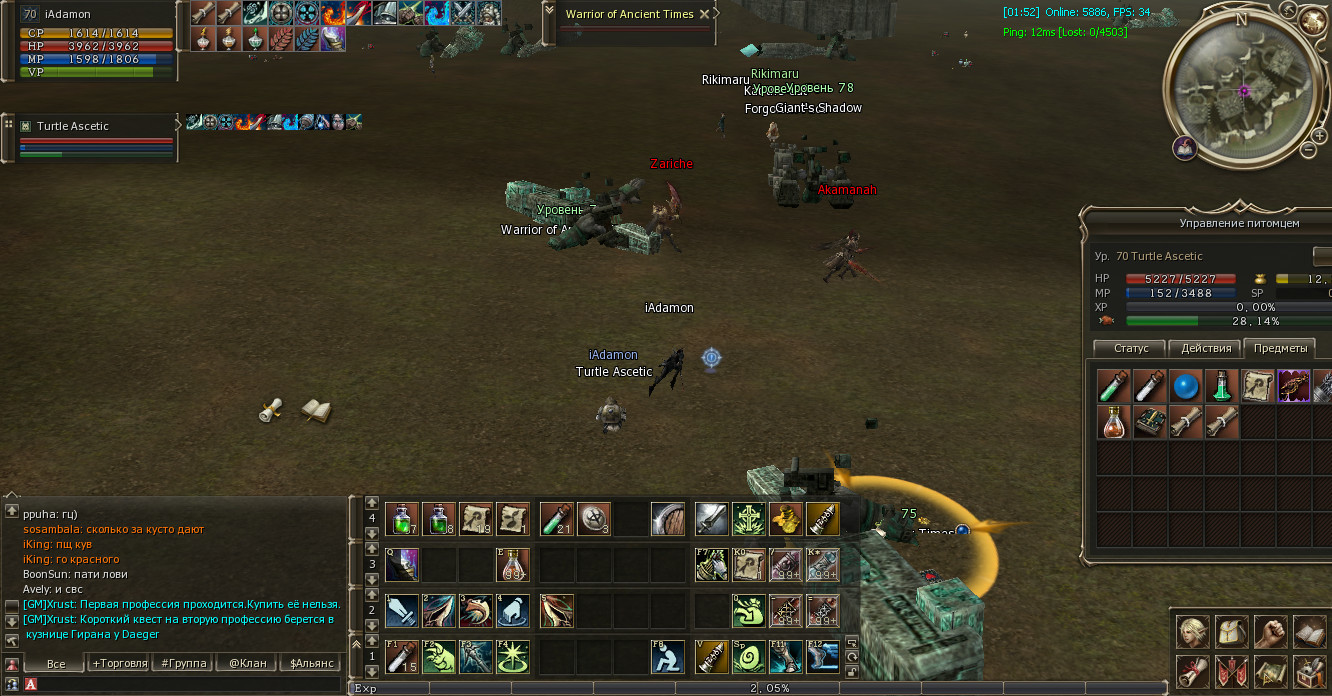The image size is (1332, 696).
Task: Show the $Альянс chat channel
Action: tap(310, 663)
